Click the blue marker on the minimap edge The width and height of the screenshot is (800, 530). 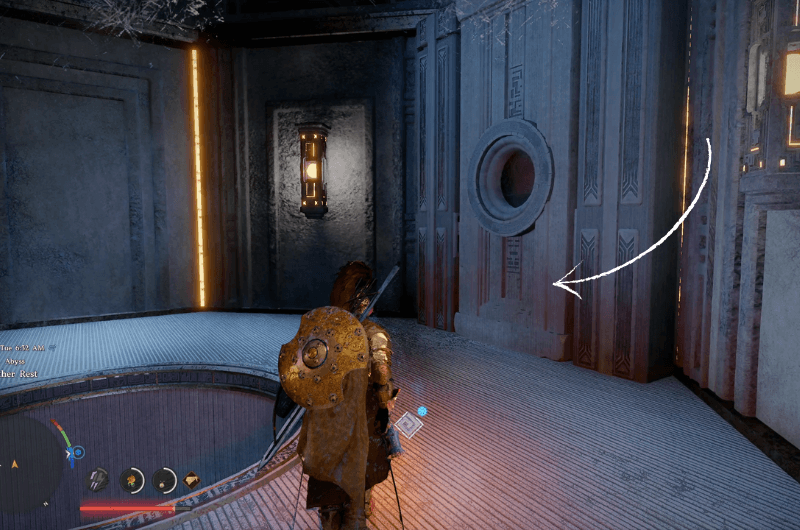pos(76,454)
